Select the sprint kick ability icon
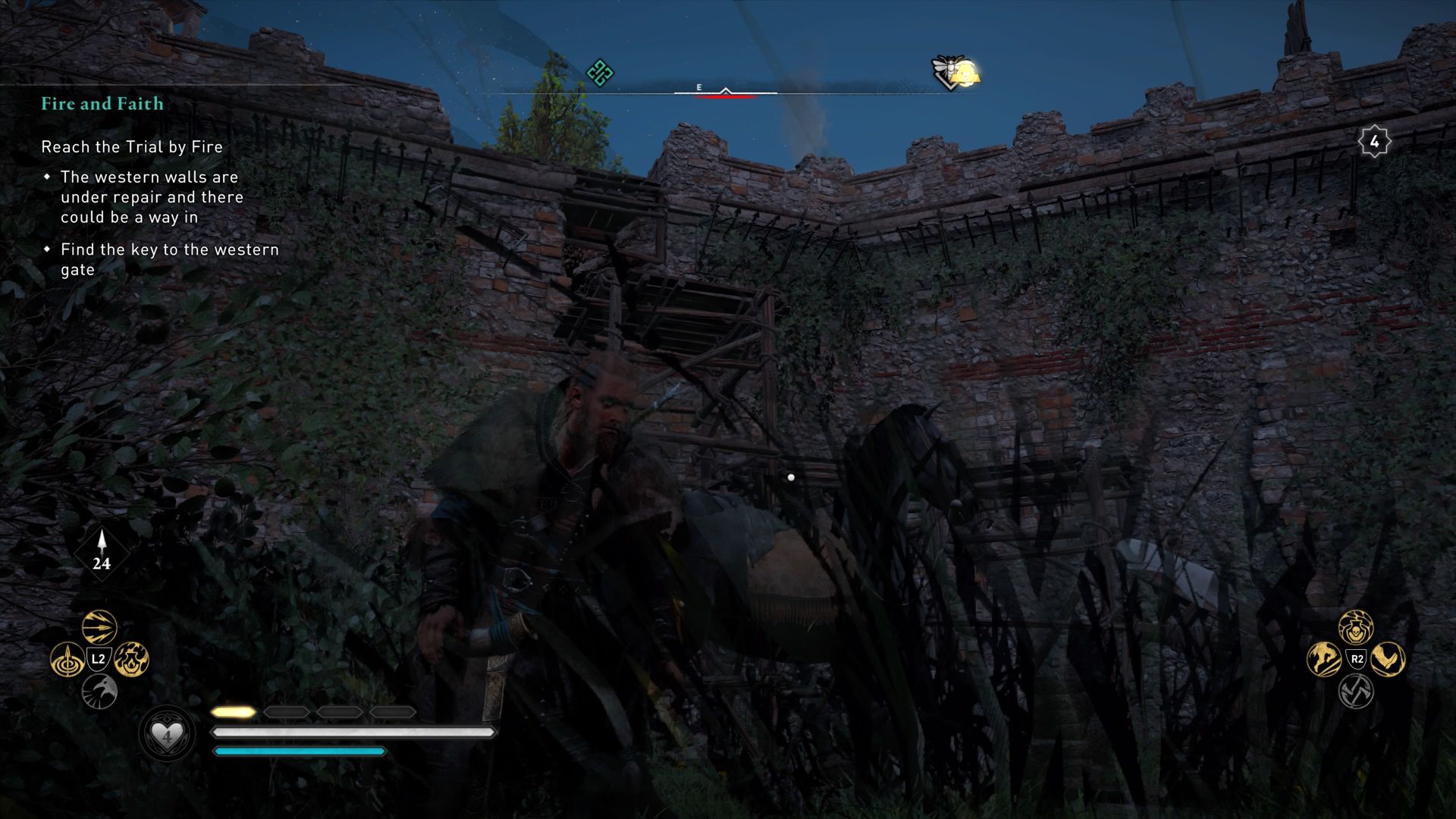1456x819 pixels. click(x=1323, y=659)
